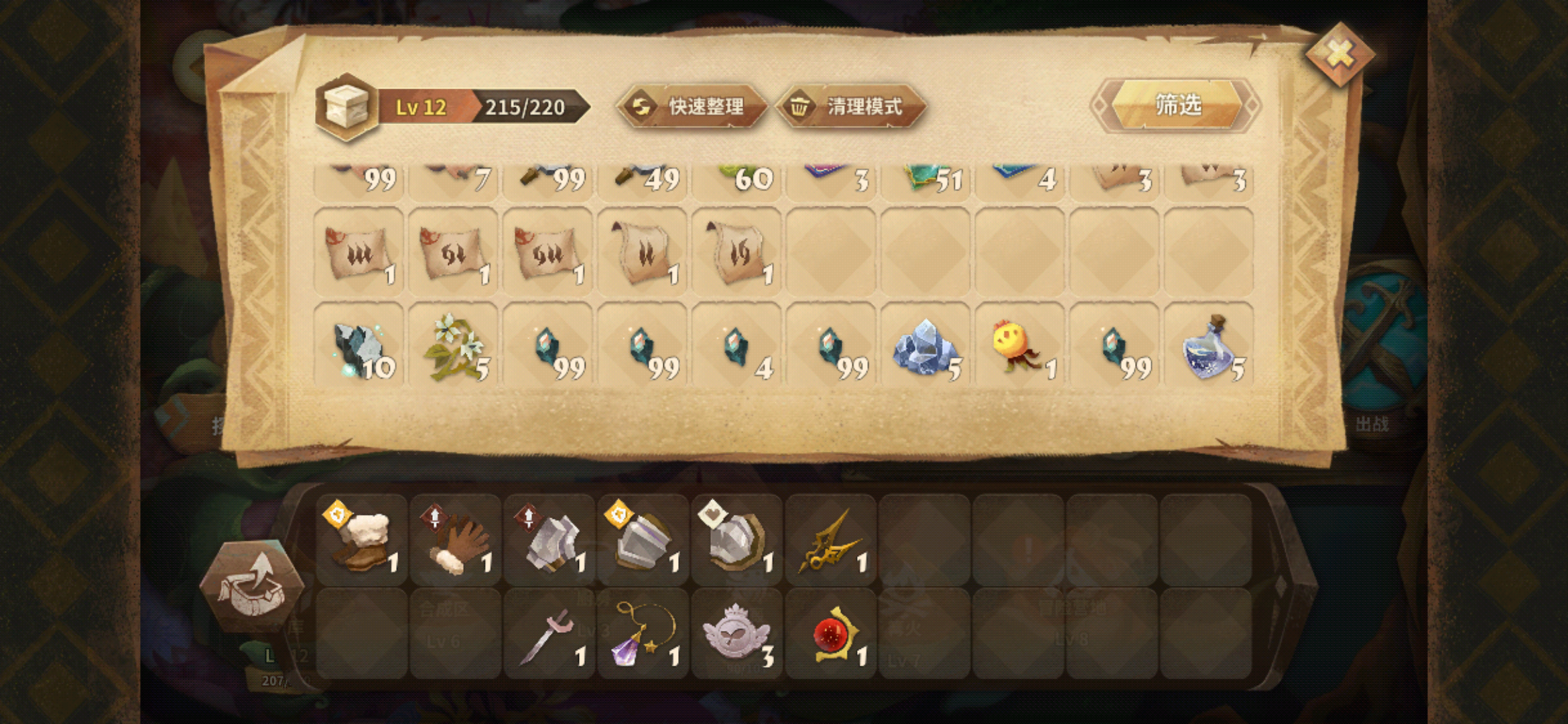Pick the purple crystal necklace
The width and height of the screenshot is (1568, 724).
click(x=643, y=634)
